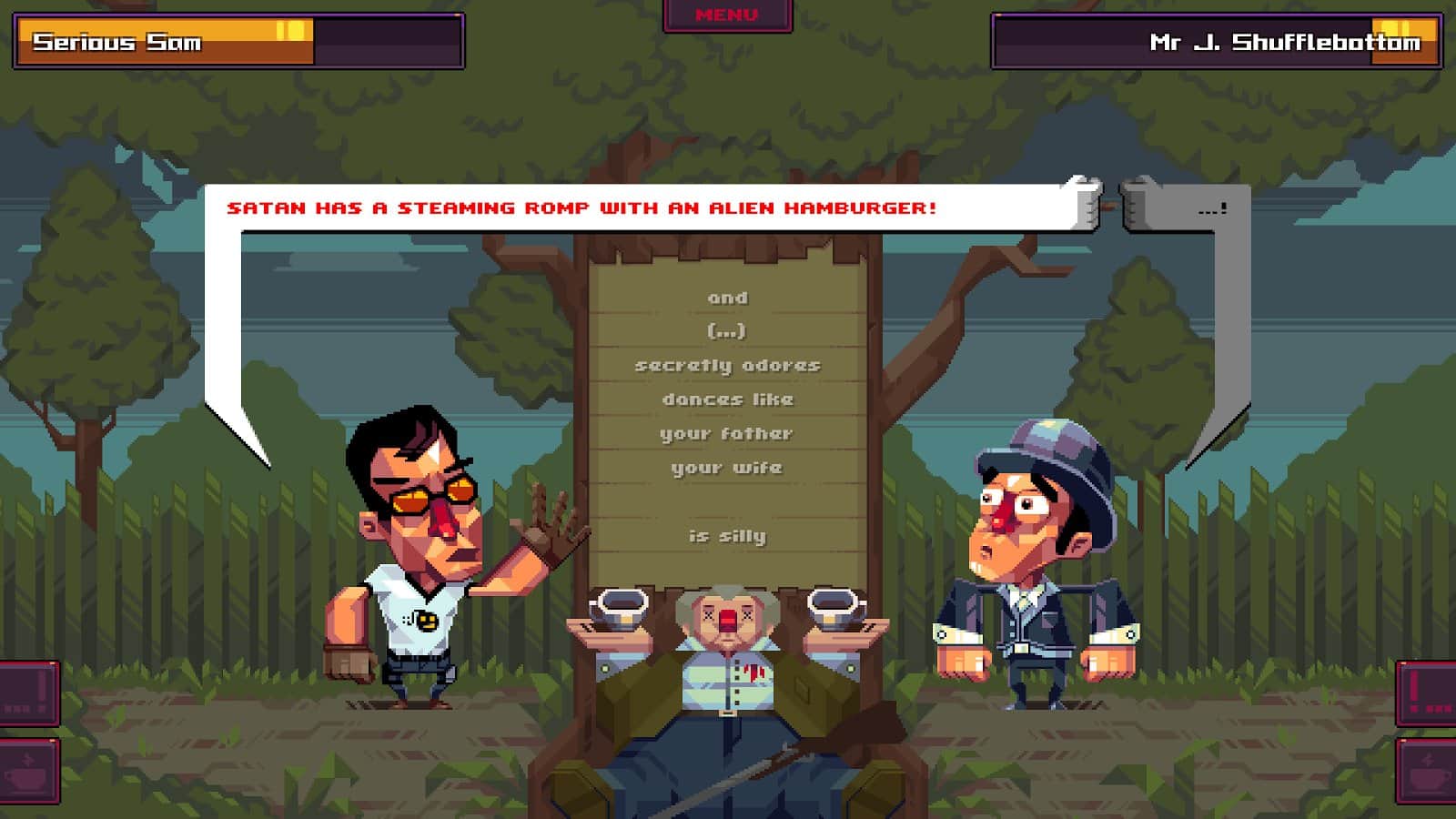Click the 'is silly' ending phrase
The height and width of the screenshot is (819, 1456).
pyautogui.click(x=730, y=537)
